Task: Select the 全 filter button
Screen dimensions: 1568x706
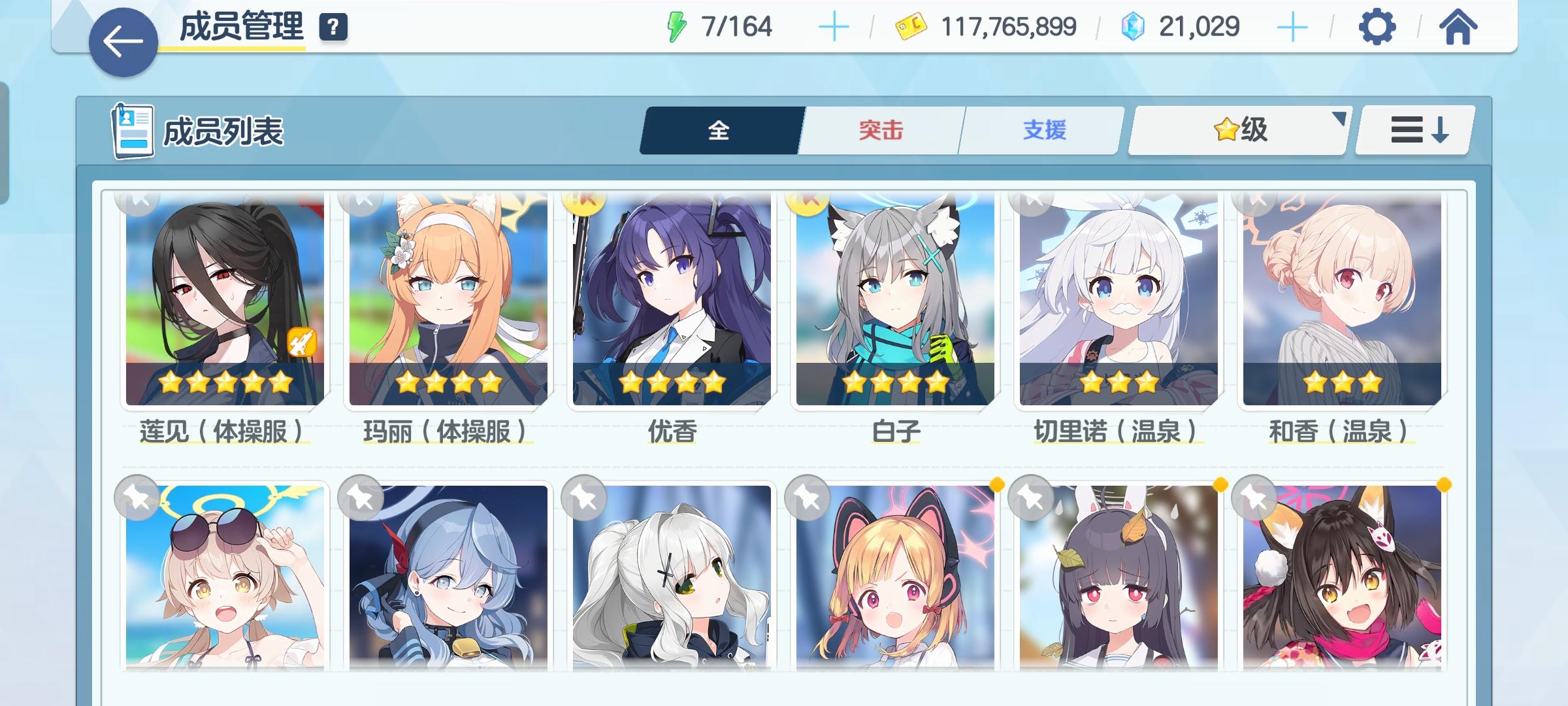Action: (718, 131)
